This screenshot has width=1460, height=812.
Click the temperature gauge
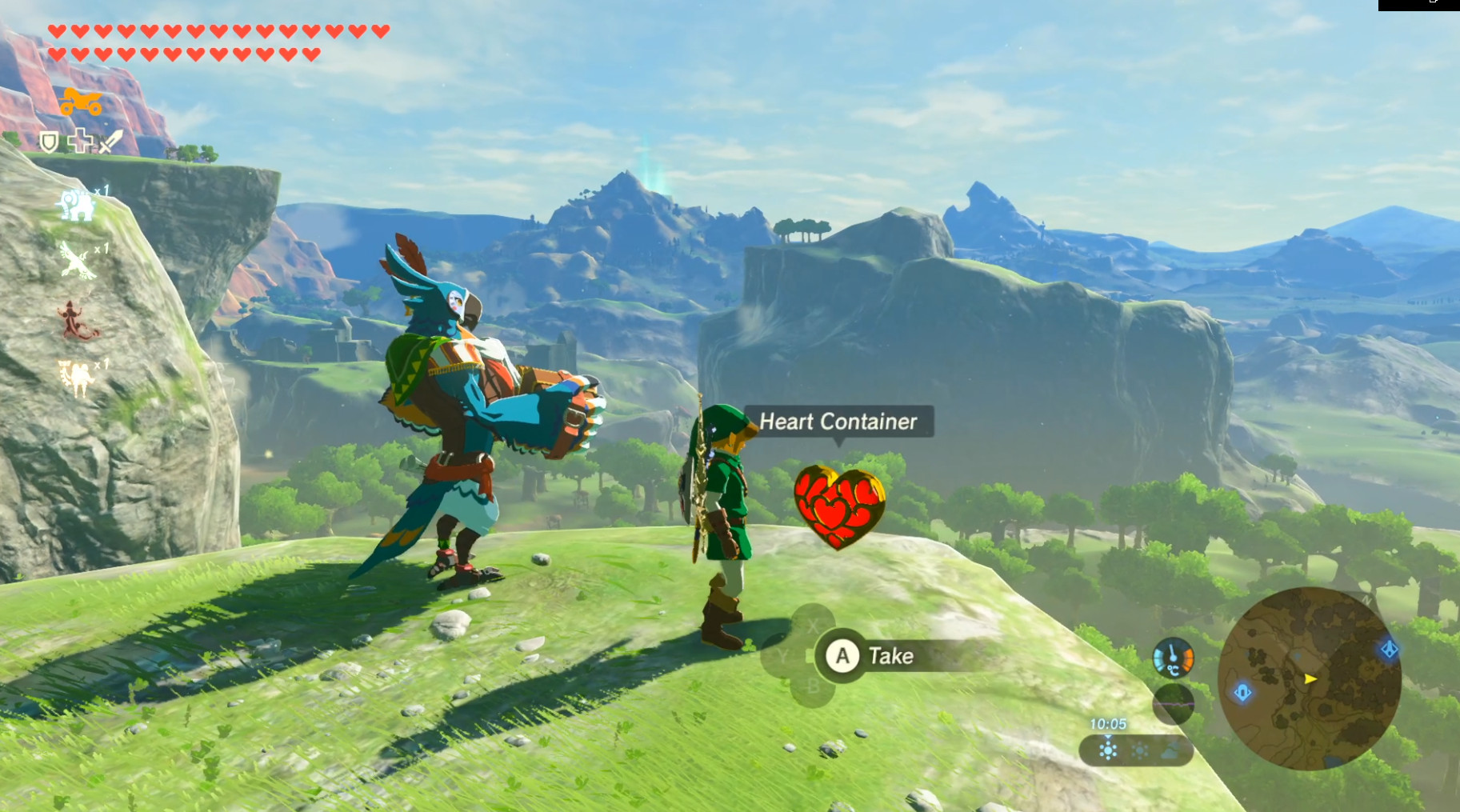(x=1173, y=658)
